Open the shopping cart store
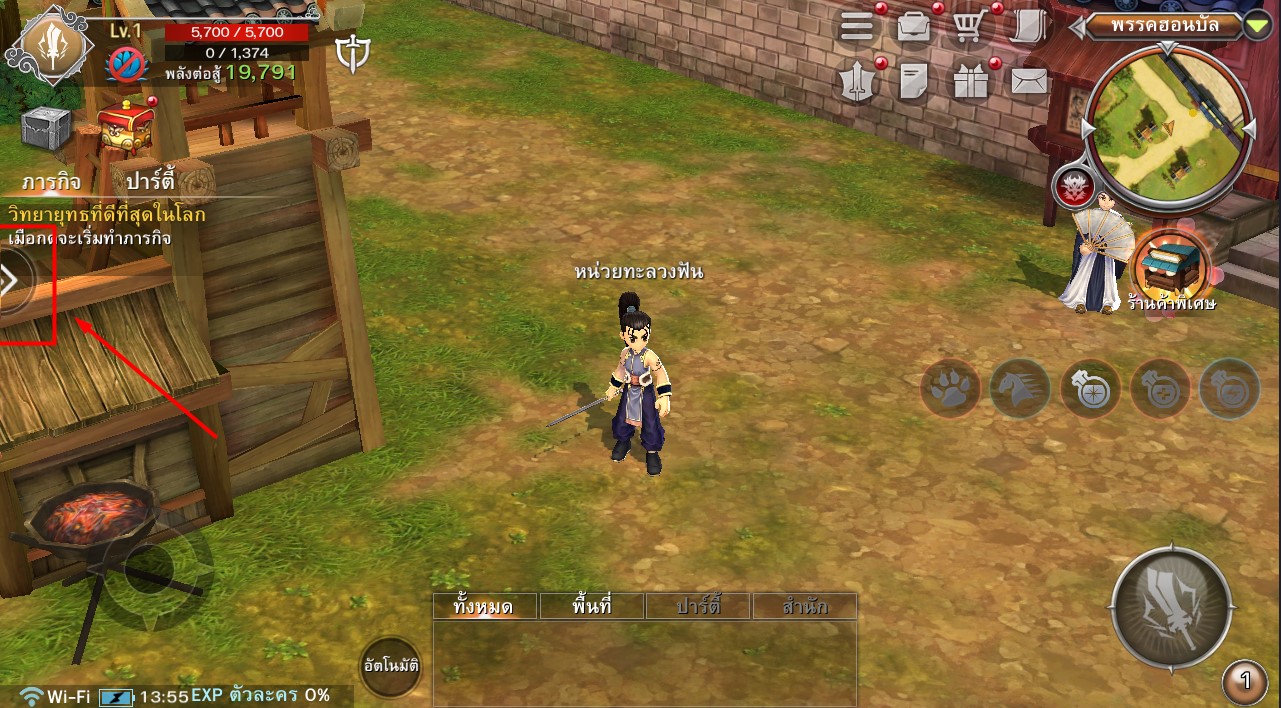 969,27
